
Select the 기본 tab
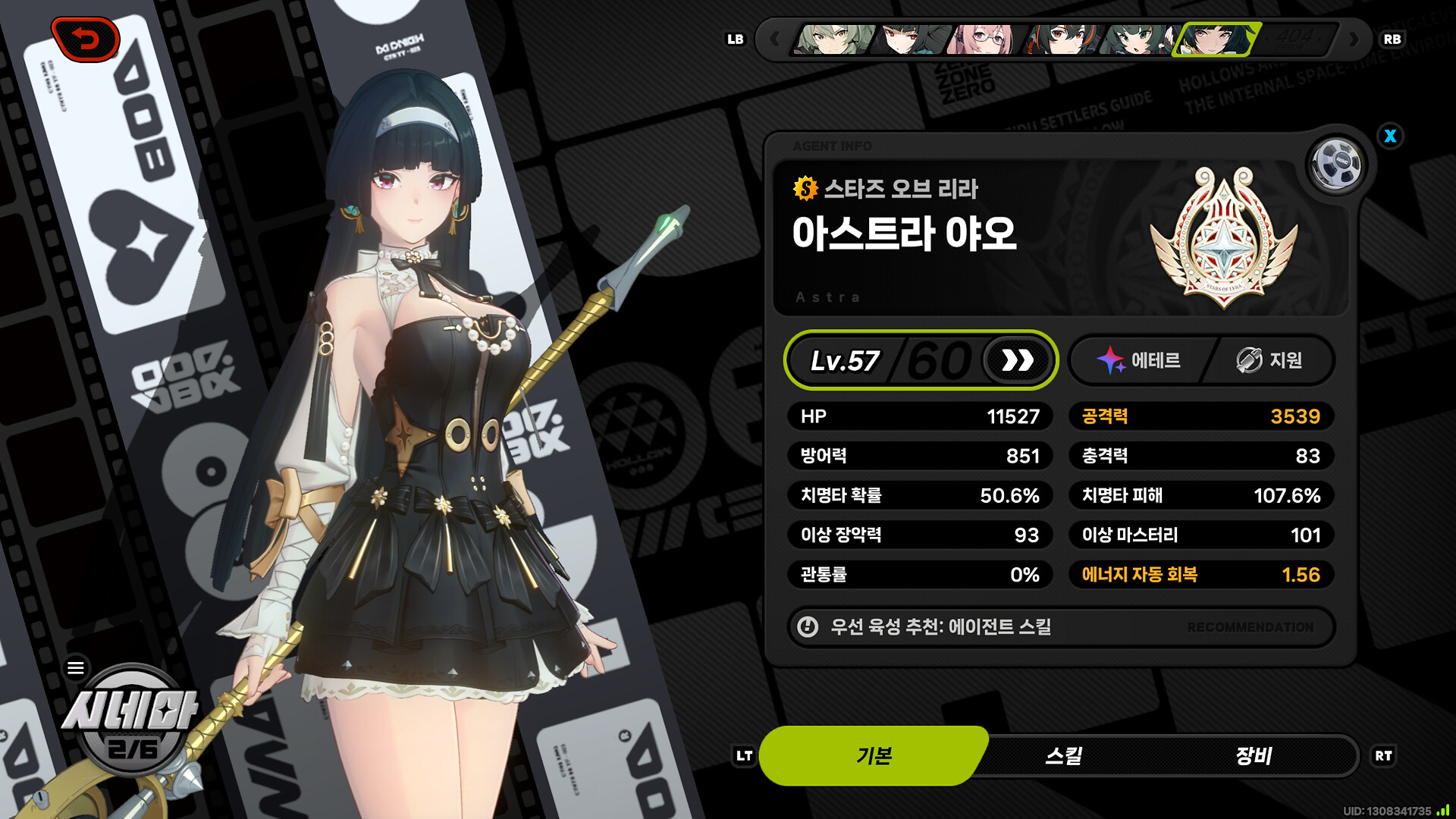874,755
